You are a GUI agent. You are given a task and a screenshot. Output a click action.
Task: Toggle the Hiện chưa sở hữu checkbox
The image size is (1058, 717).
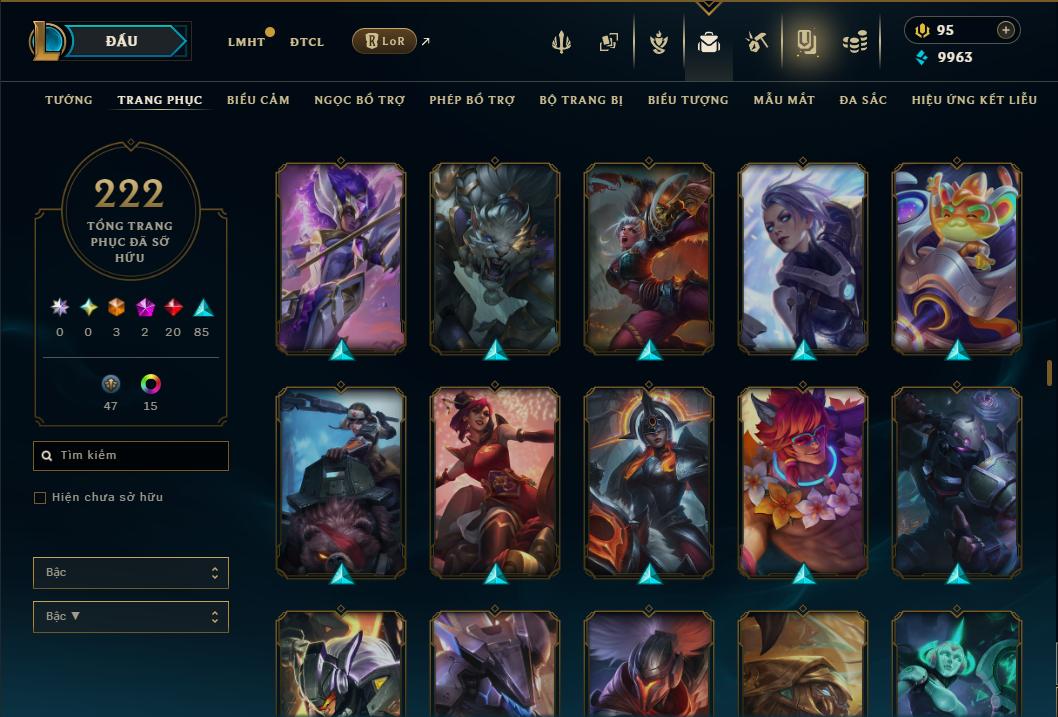pos(40,498)
